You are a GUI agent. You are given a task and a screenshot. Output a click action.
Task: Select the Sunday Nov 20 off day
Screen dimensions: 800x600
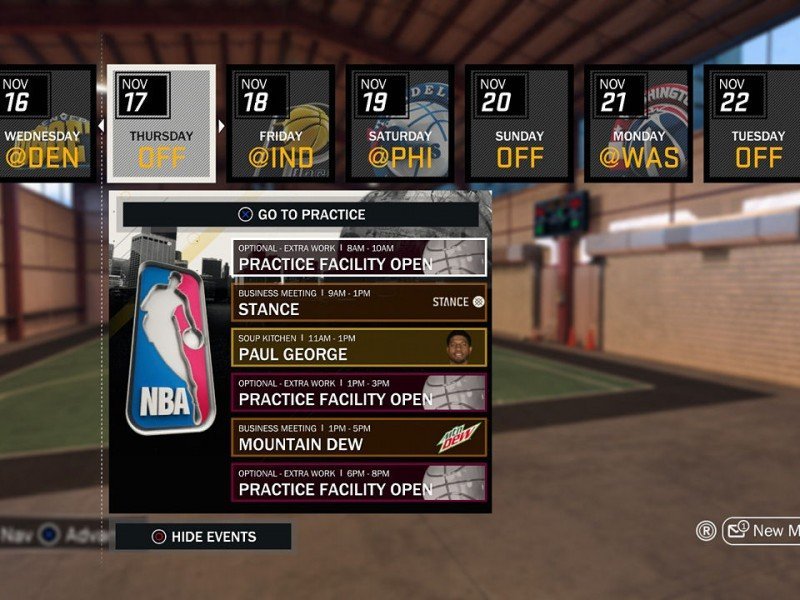518,124
